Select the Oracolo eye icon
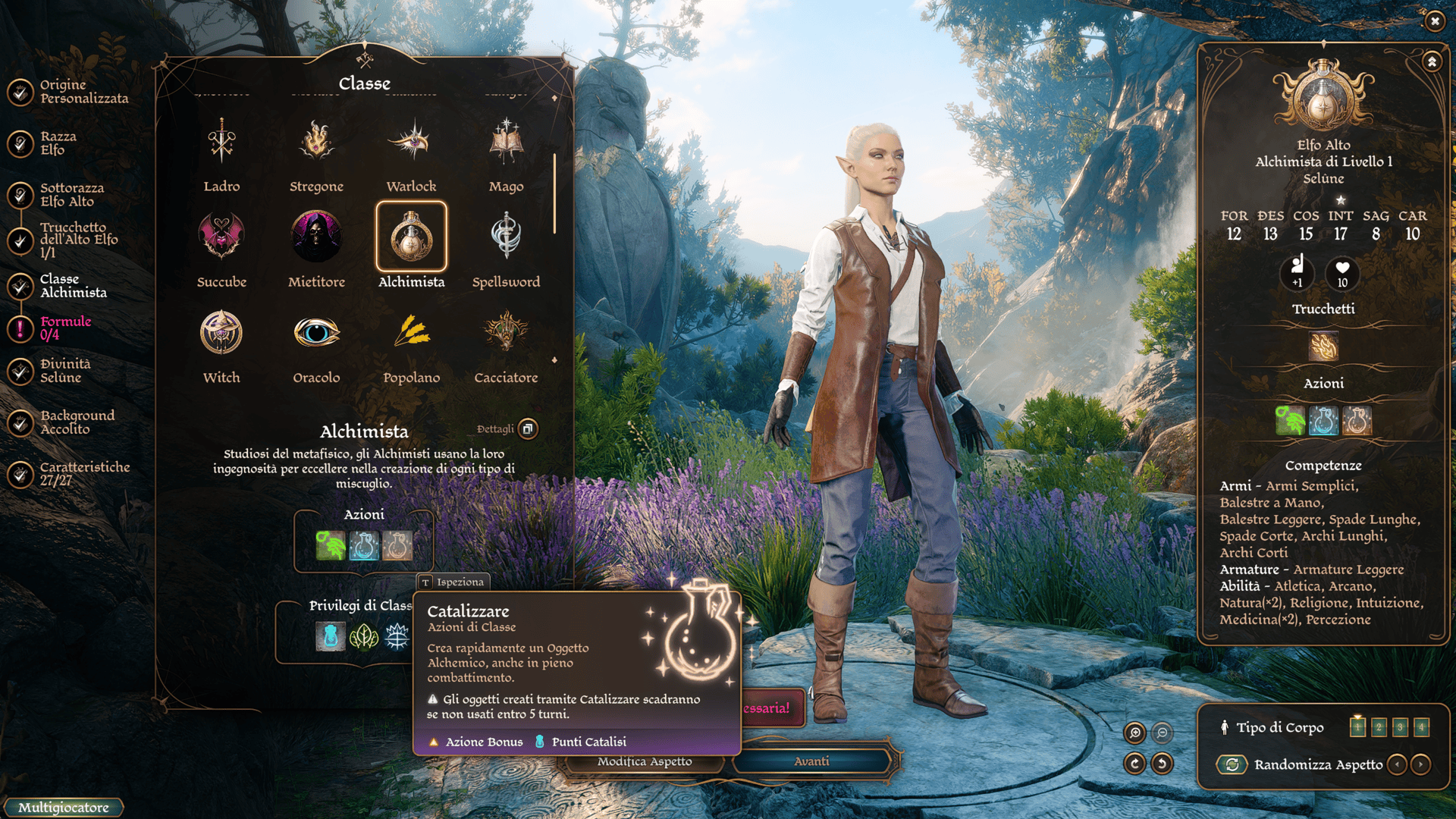Image resolution: width=1456 pixels, height=819 pixels. tap(316, 332)
